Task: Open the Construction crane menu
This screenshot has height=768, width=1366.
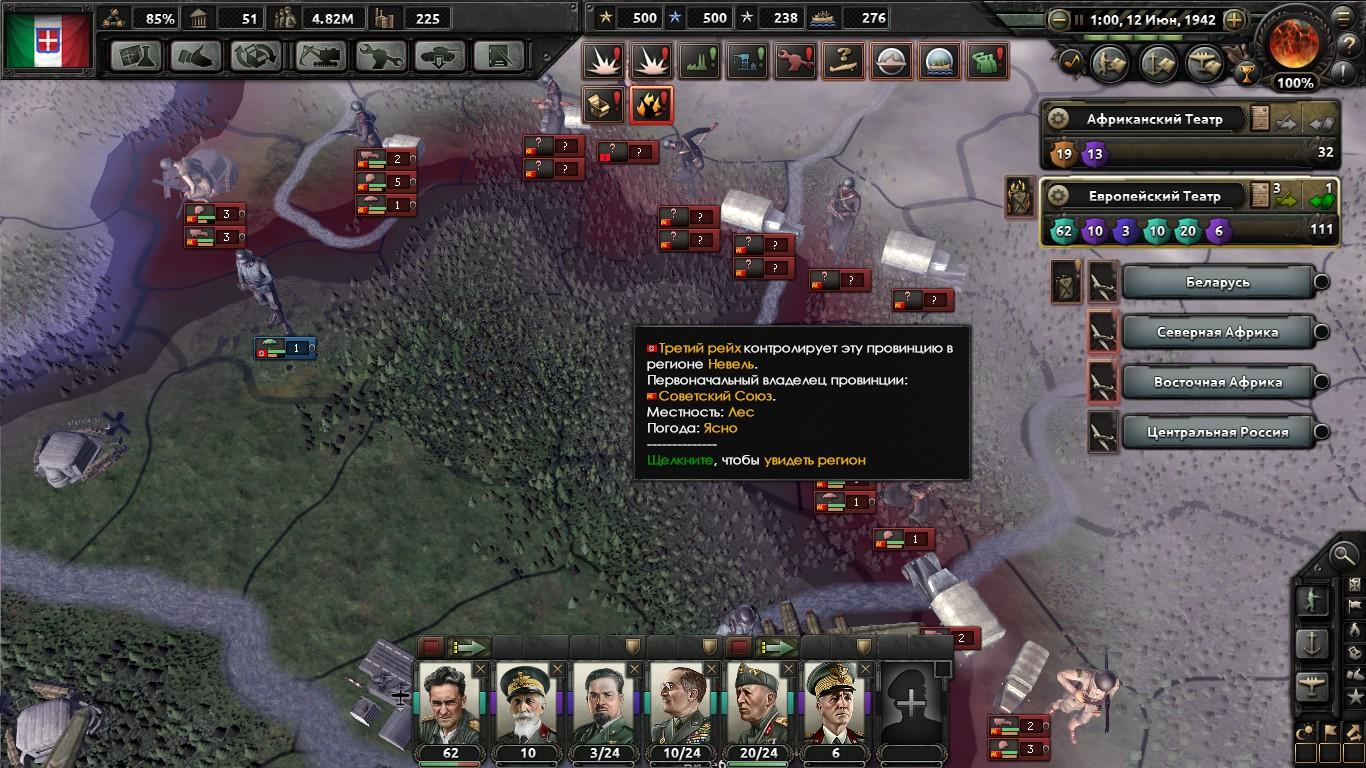Action: (318, 56)
